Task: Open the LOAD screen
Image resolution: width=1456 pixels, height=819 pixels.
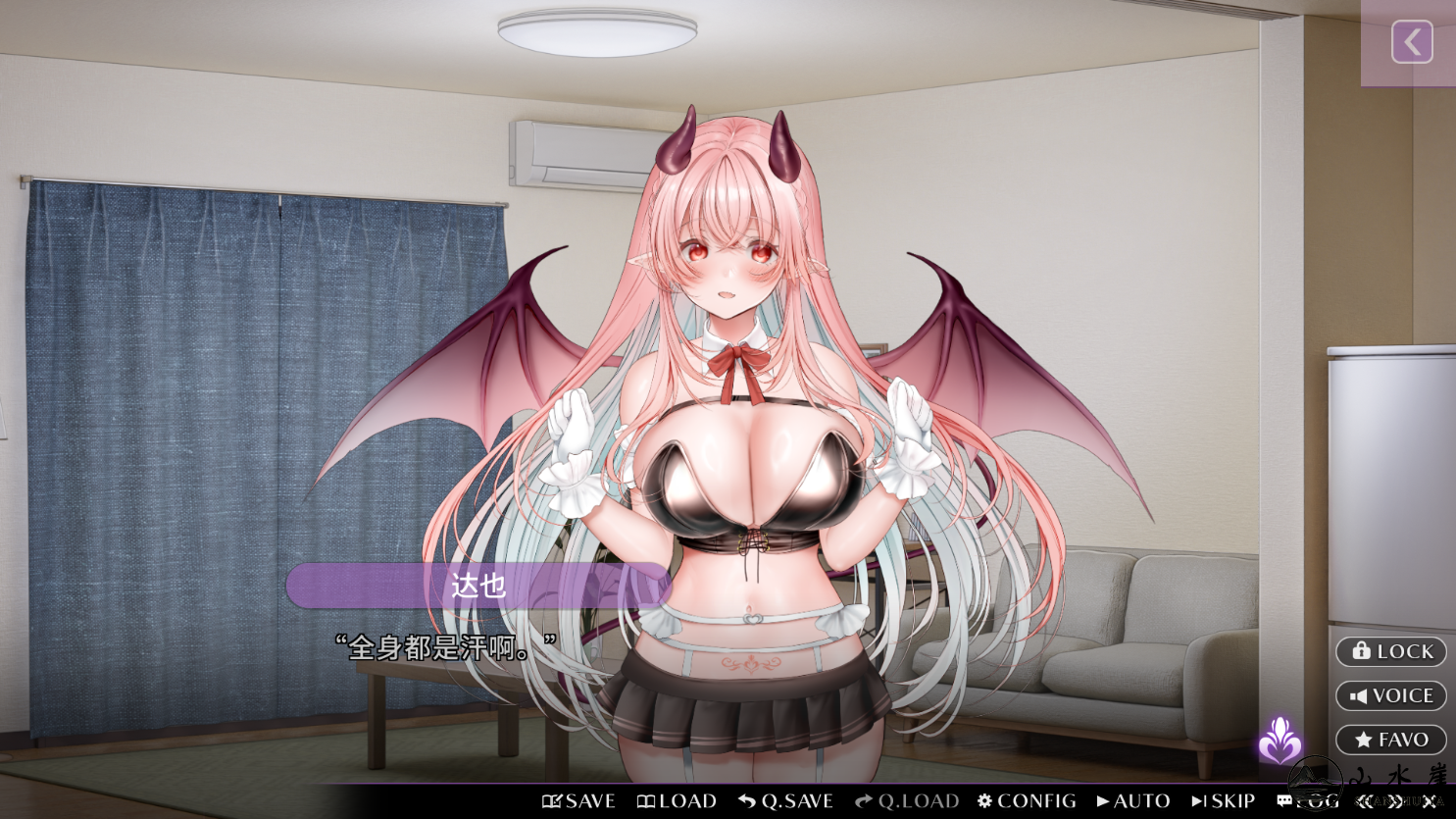Action: [677, 801]
